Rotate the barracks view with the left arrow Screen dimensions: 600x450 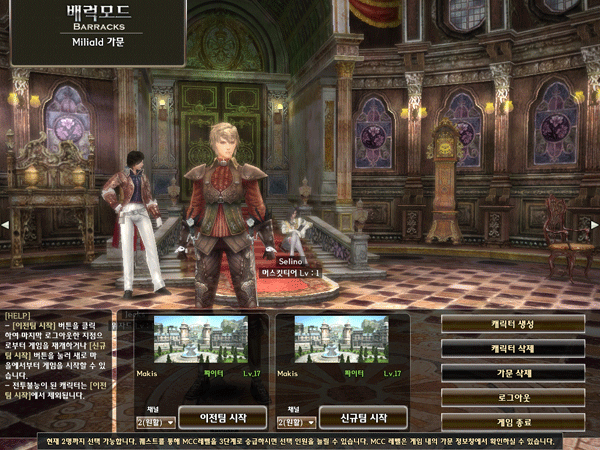coord(4,225)
